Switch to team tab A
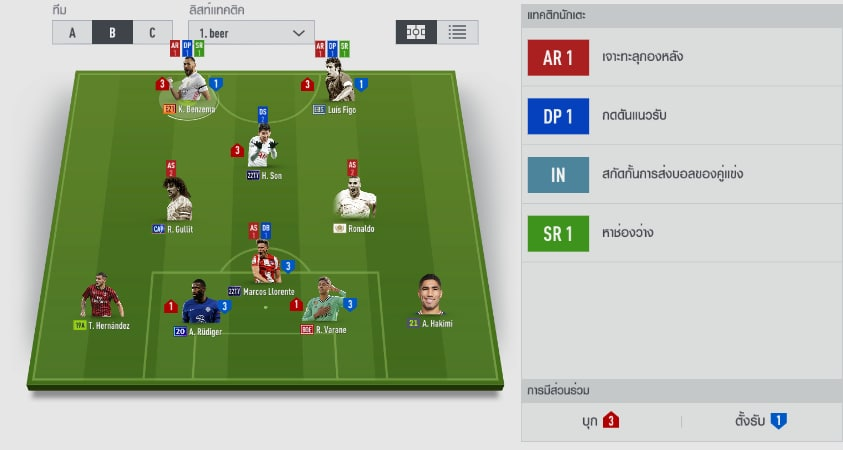843x450 pixels. point(72,32)
